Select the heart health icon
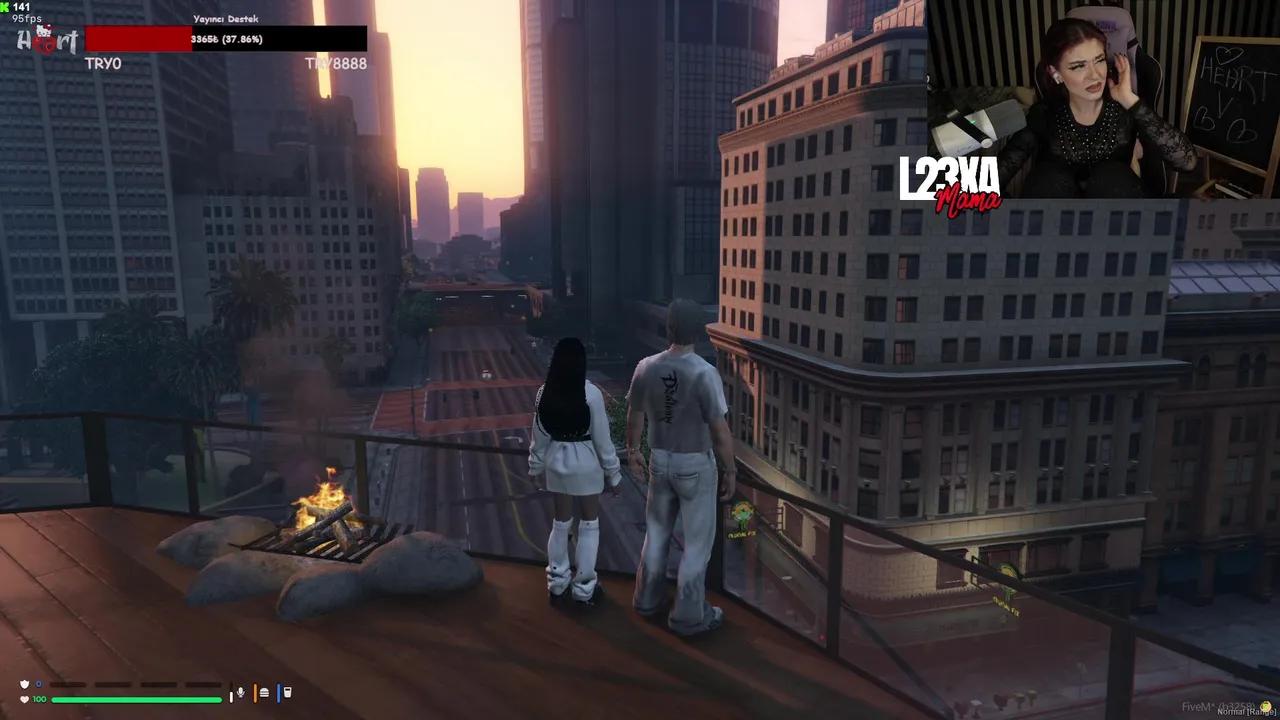The height and width of the screenshot is (720, 1280). click(23, 699)
